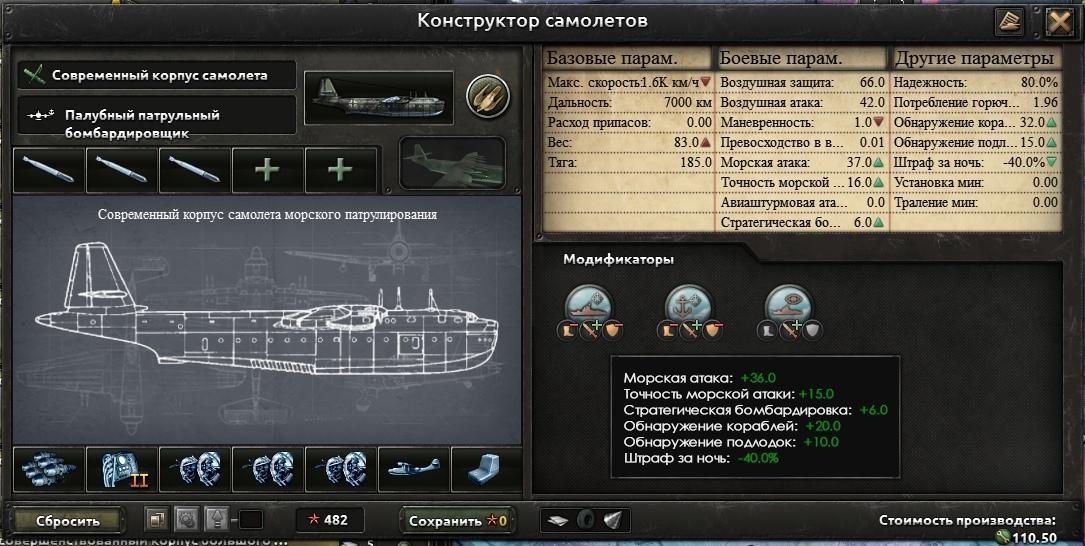Viewport: 1085px width, 546px height.
Task: Choose the seaplane floats module slot
Action: point(414,469)
